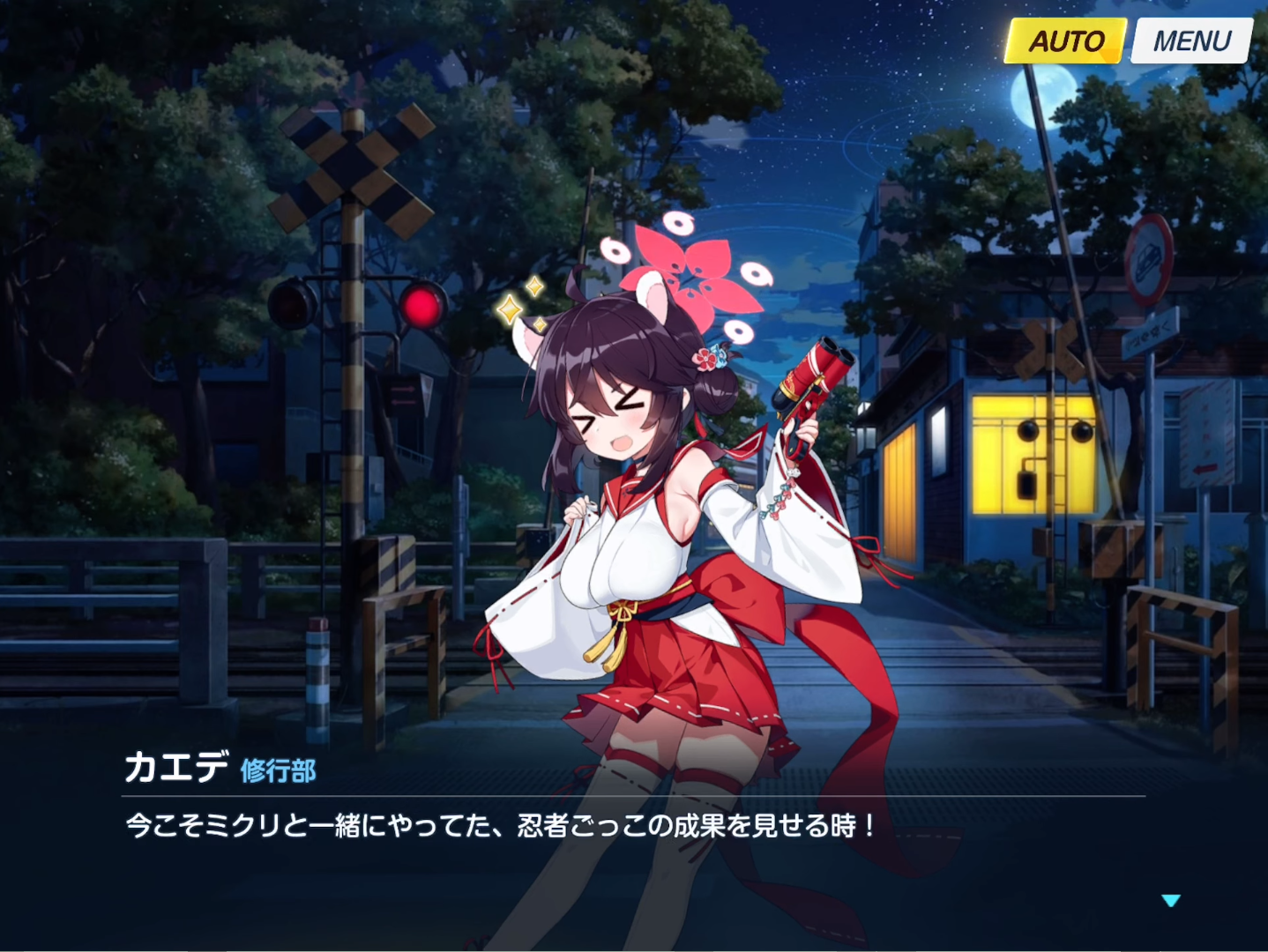Advance dialogue with the blue arrow indicator
This screenshot has width=1268, height=952.
click(1170, 900)
